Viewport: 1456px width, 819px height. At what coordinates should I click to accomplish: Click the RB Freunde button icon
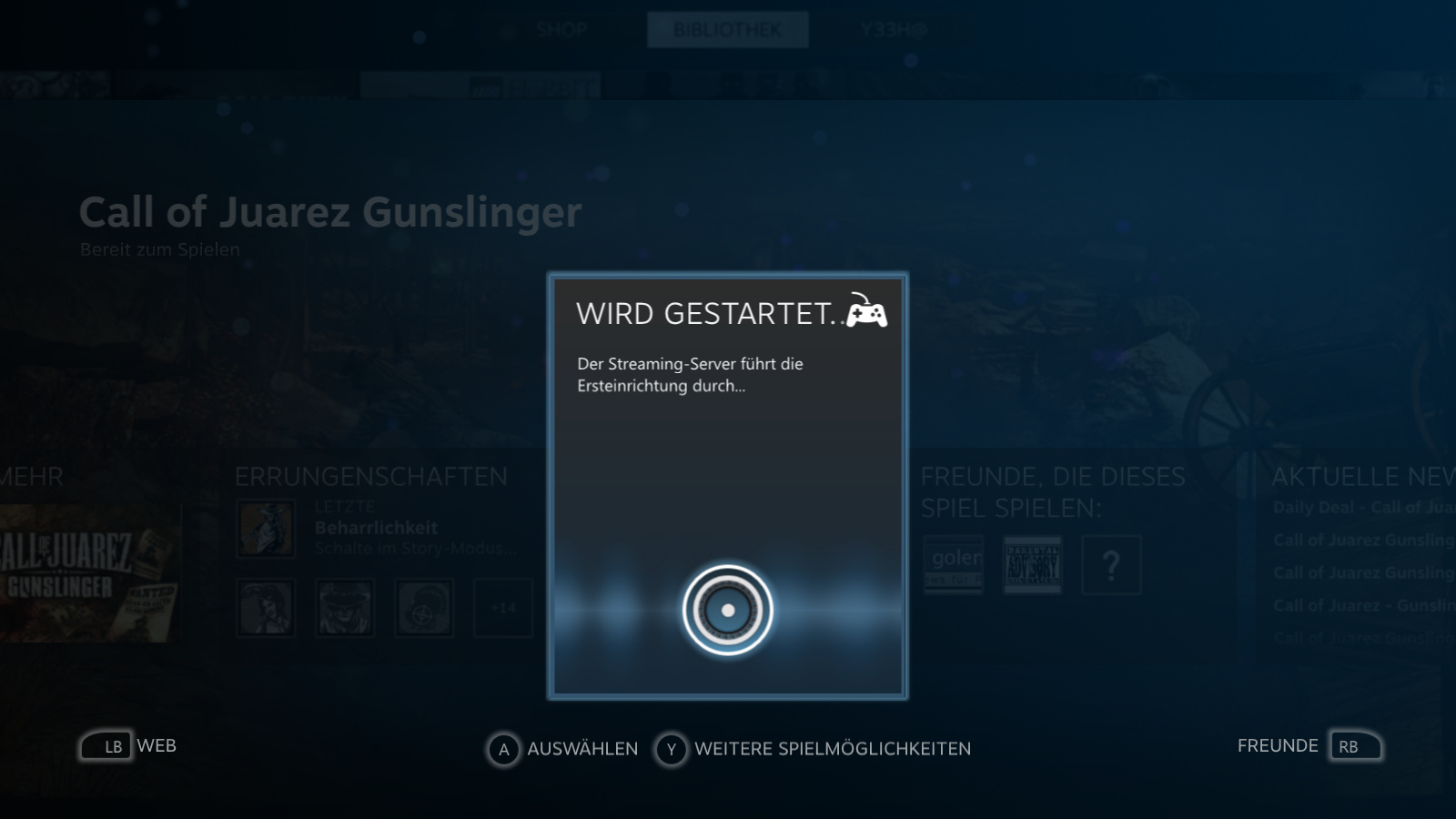click(1355, 746)
